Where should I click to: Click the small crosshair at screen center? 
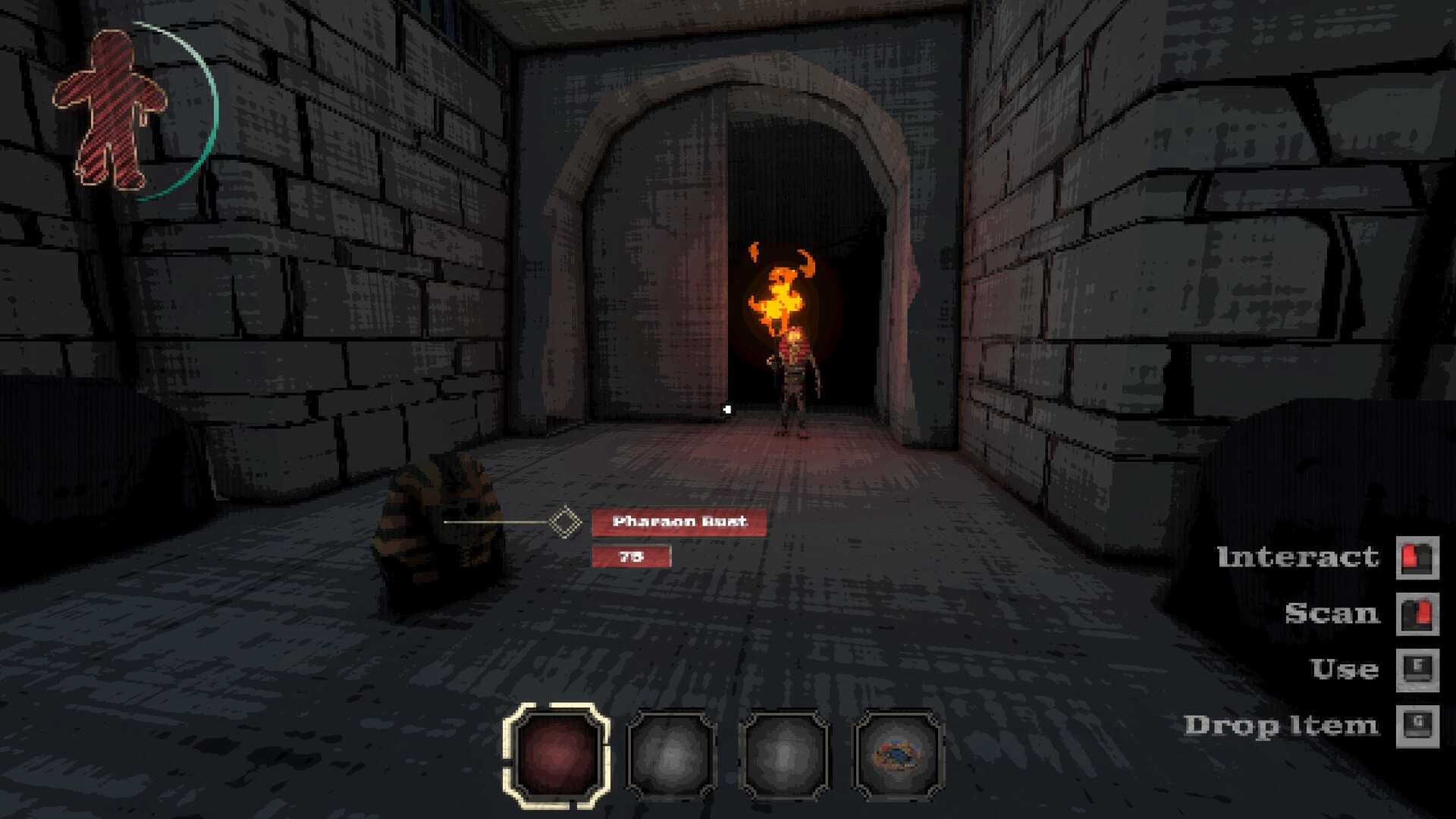(726, 409)
